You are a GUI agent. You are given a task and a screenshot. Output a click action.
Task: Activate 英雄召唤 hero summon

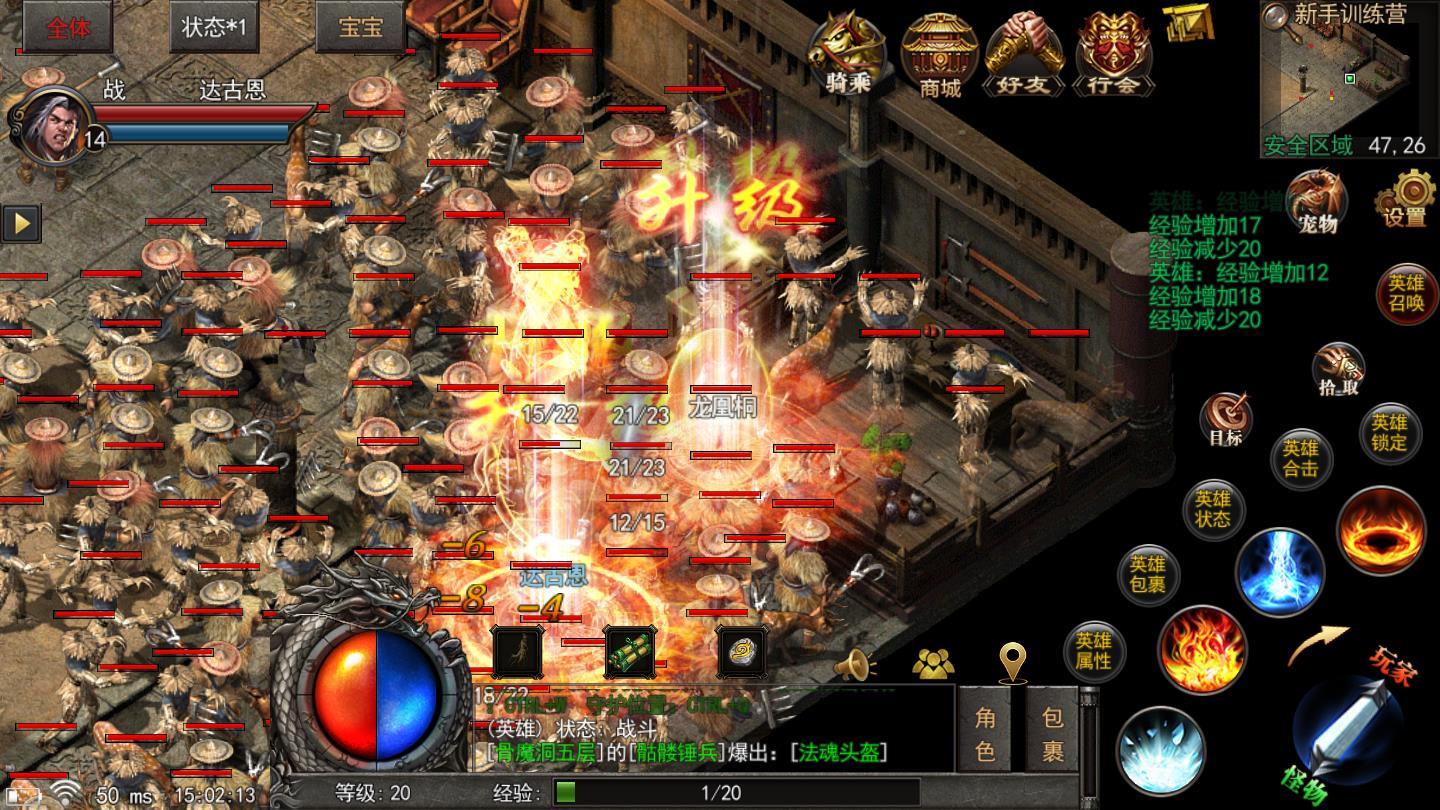coord(1405,294)
